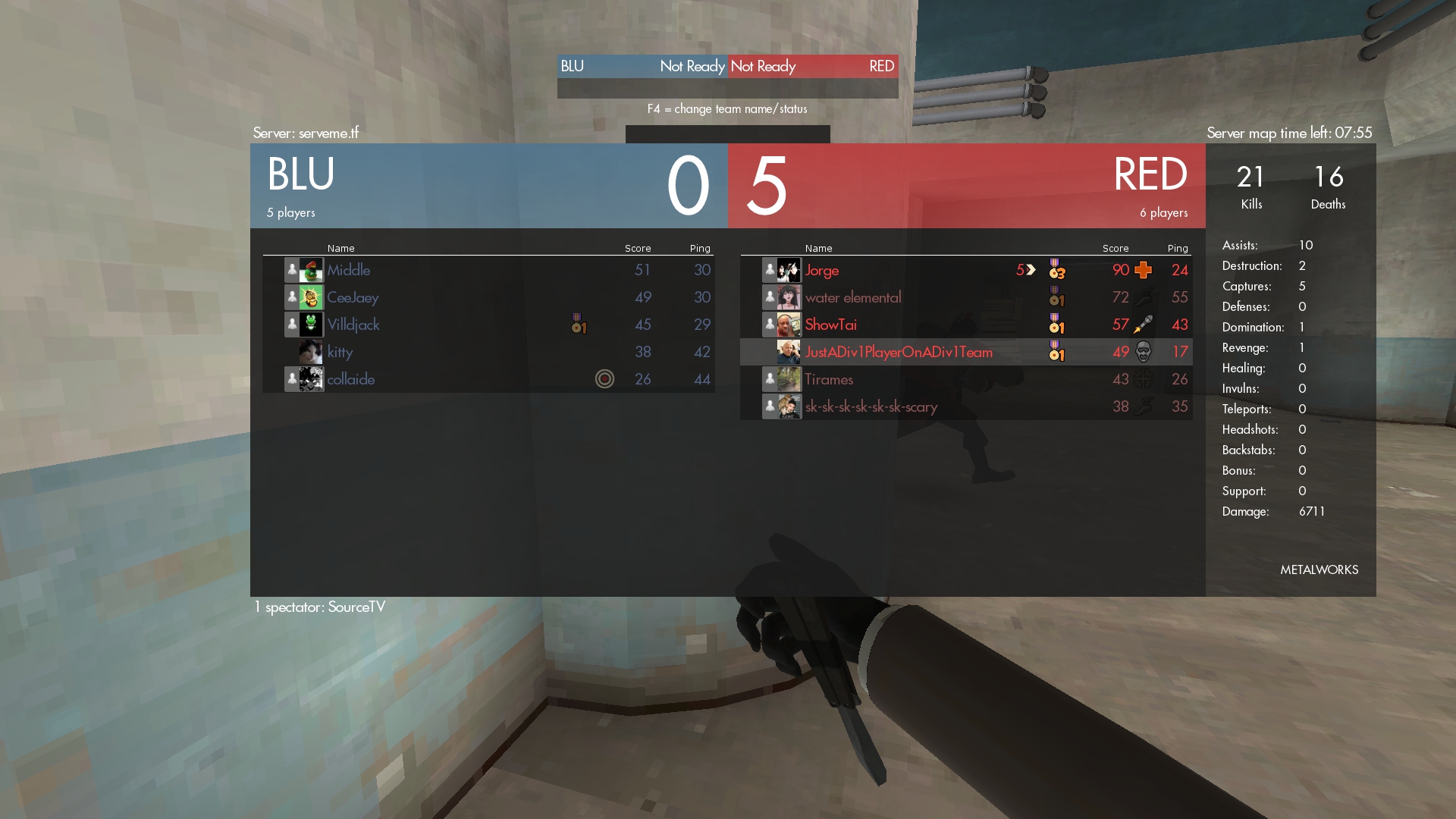Open Middle's avatar thumbnail

click(x=311, y=270)
